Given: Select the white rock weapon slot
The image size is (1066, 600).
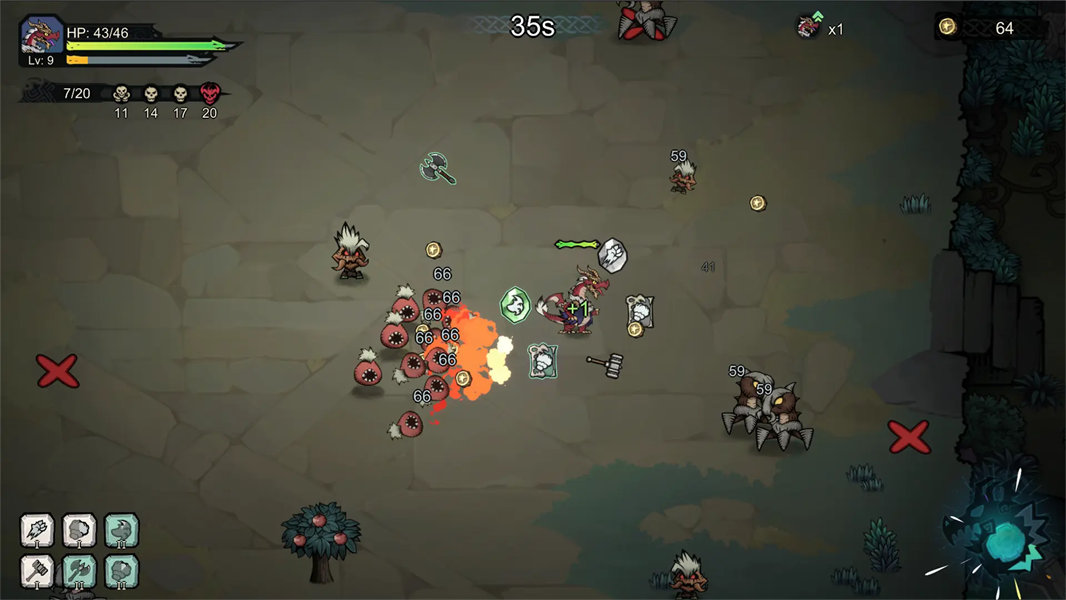Looking at the screenshot, I should tap(80, 530).
